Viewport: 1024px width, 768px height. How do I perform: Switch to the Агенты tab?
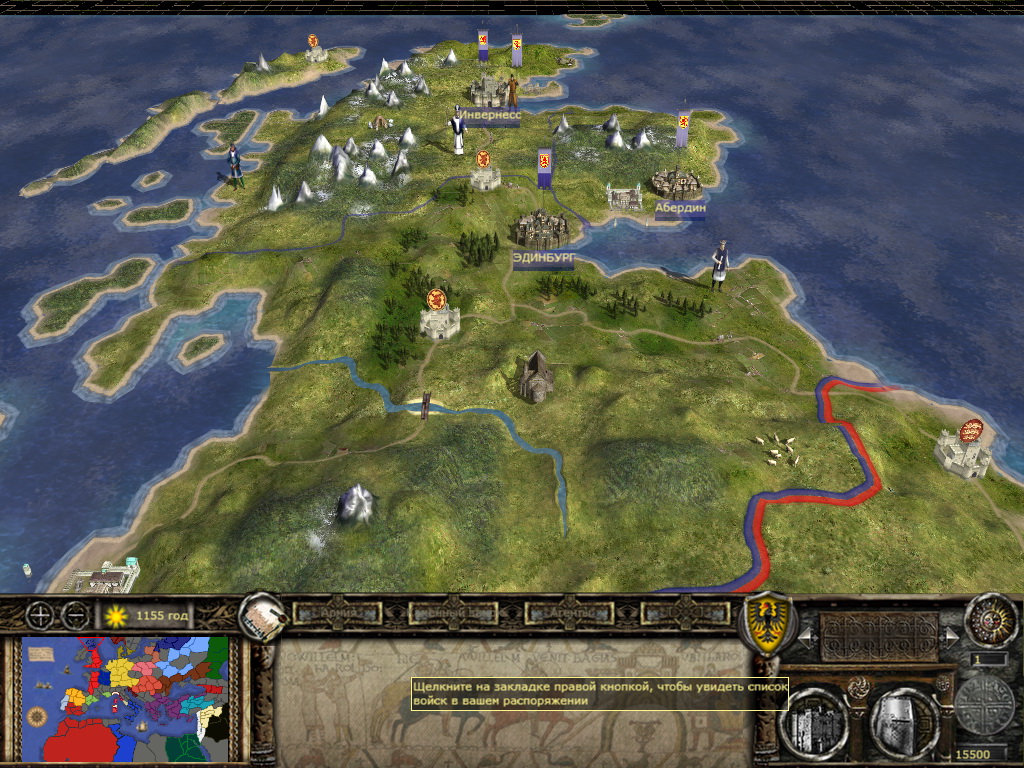567,612
